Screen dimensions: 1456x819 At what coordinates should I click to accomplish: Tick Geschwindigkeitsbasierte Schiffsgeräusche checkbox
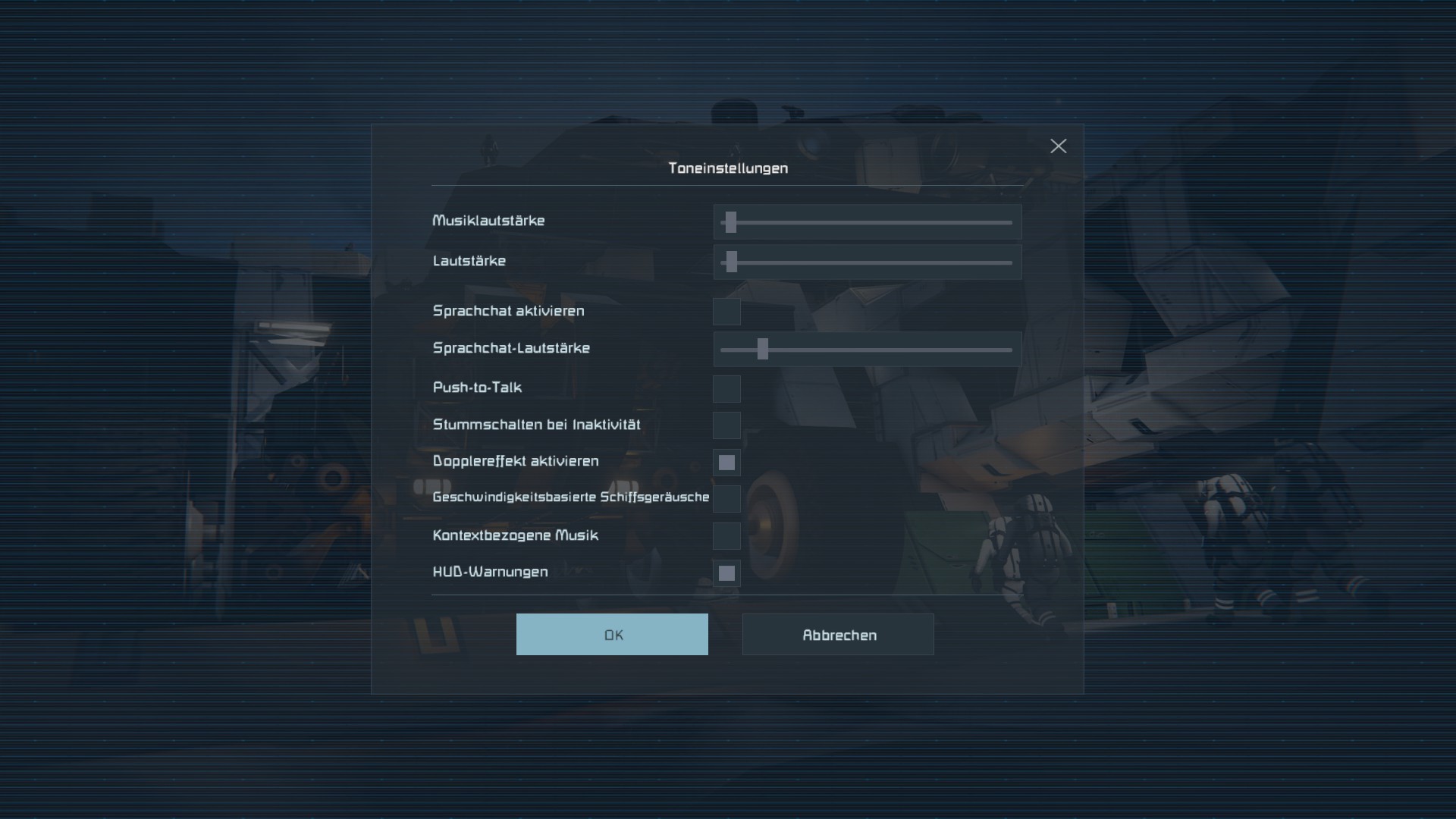click(x=726, y=499)
